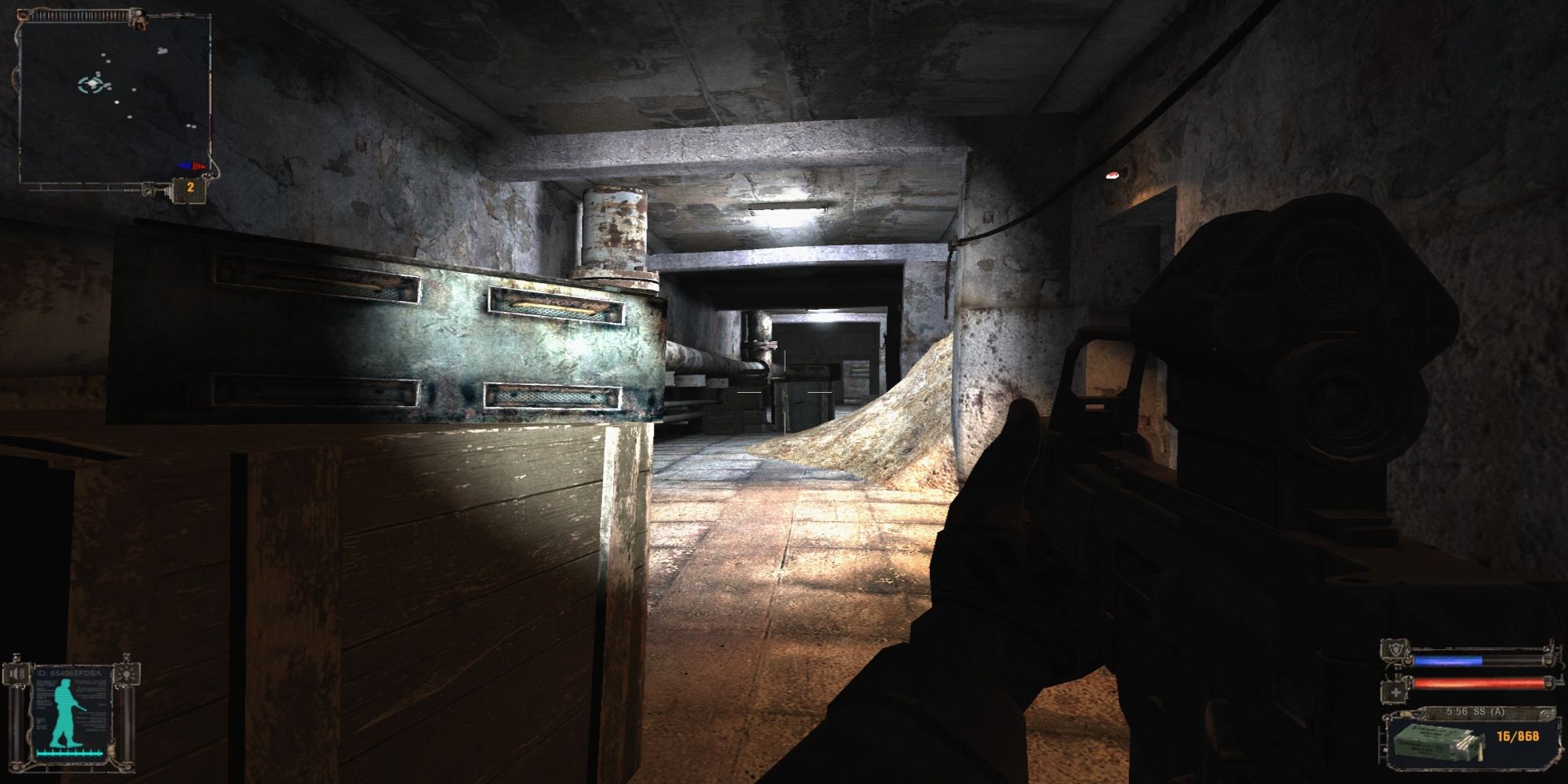Click the 16/868 ammunition counter
Viewport: 1568px width, 784px height.
[1519, 737]
